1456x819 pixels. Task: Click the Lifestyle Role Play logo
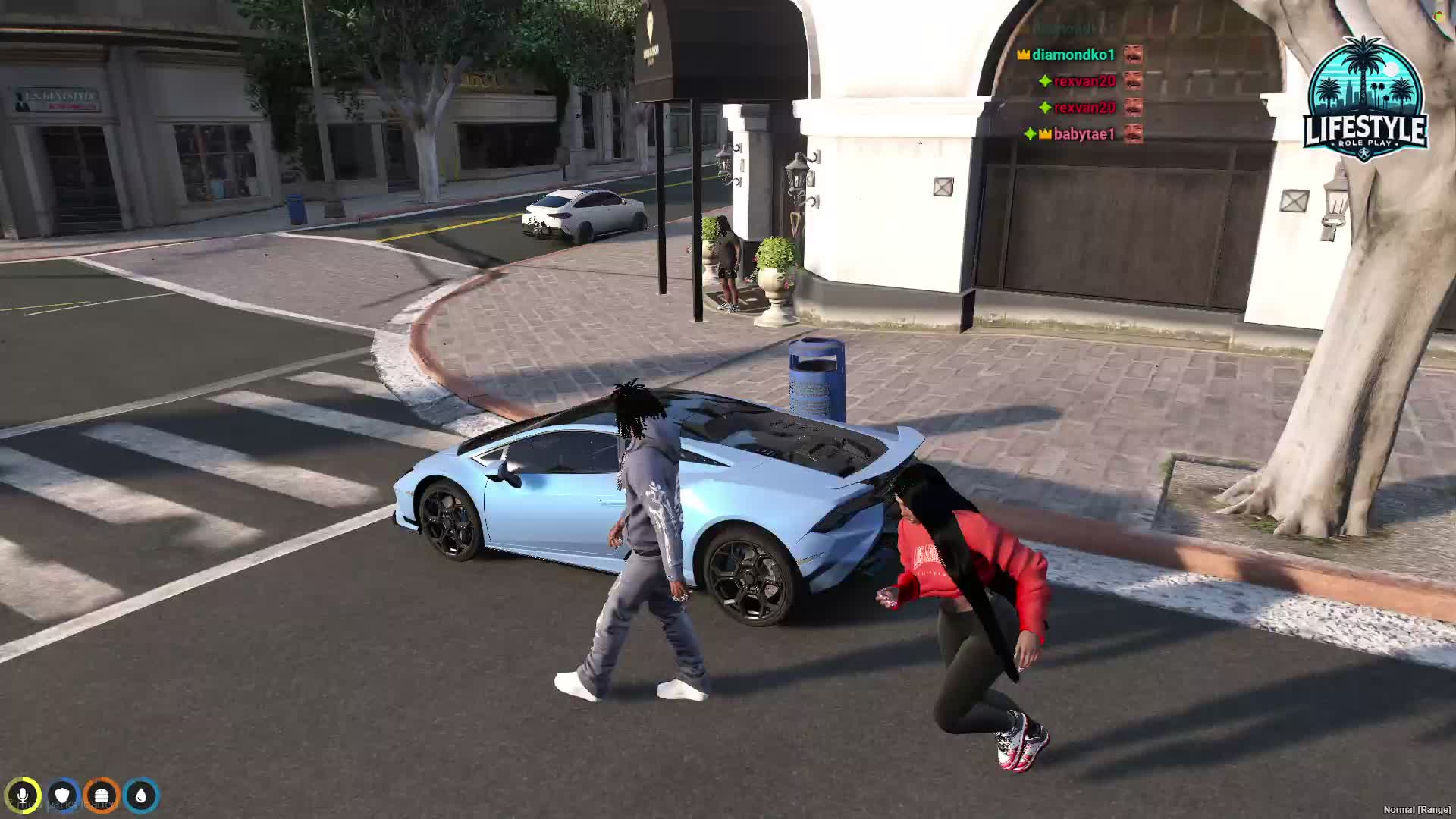(x=1365, y=99)
